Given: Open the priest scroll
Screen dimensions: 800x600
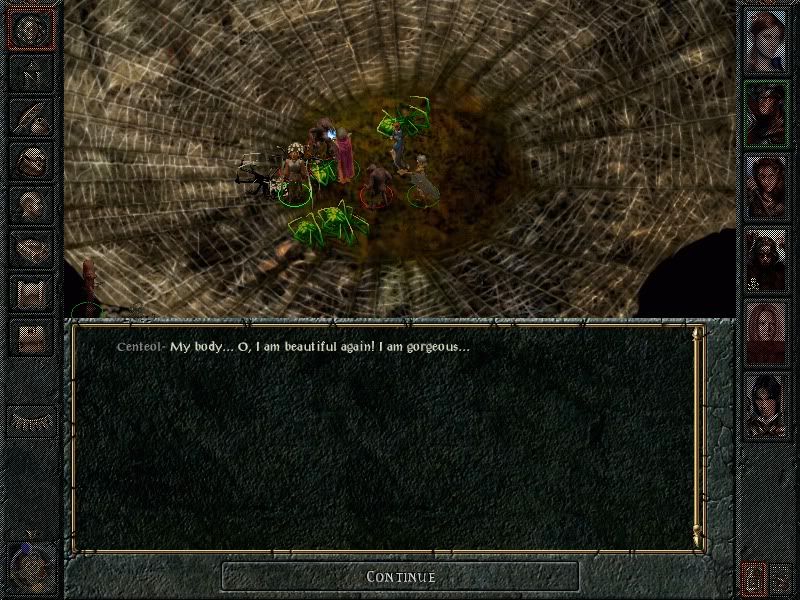Looking at the screenshot, I should [x=31, y=291].
